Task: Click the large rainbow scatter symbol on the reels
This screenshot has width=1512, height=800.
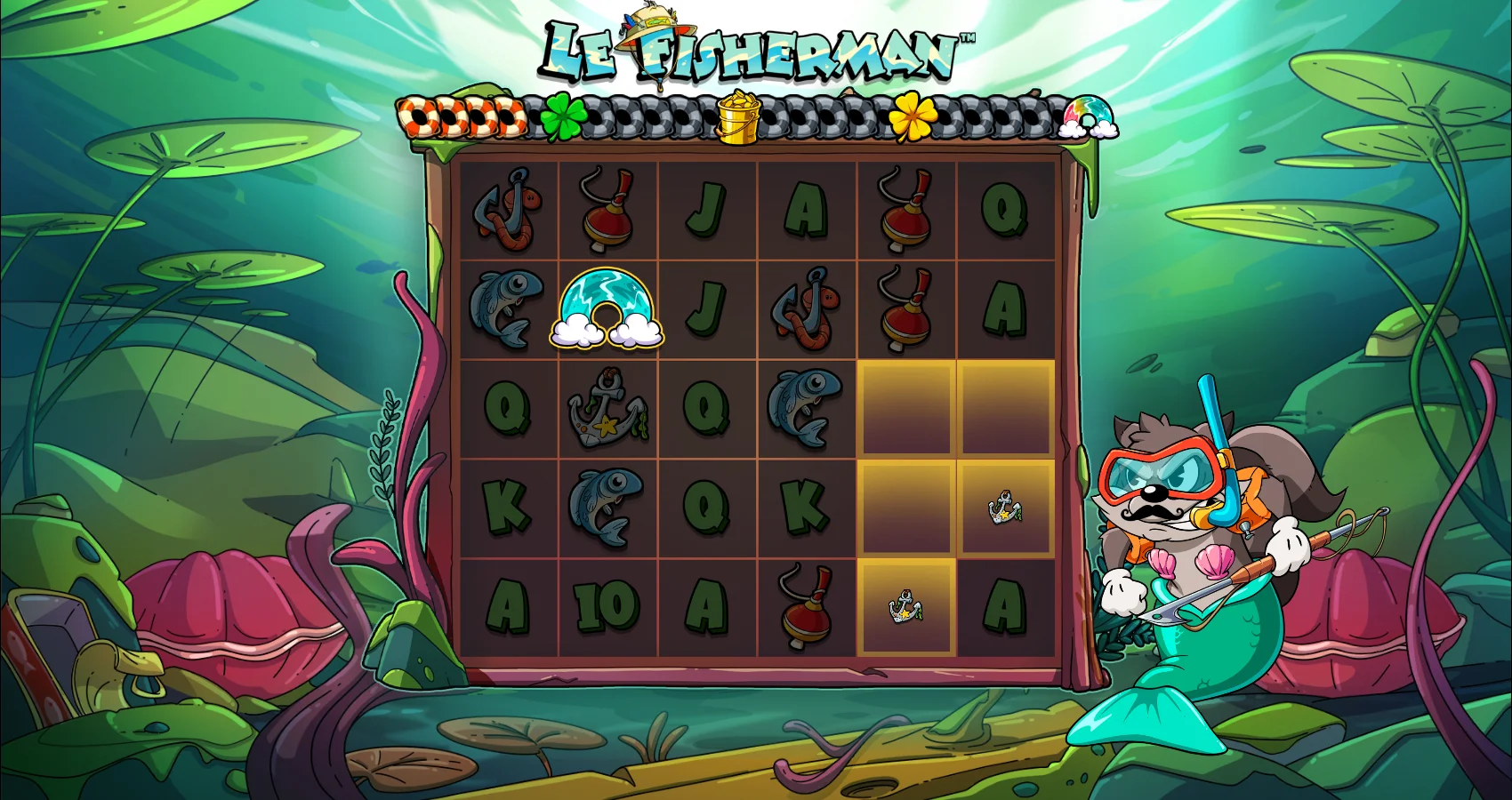Action: click(x=607, y=308)
